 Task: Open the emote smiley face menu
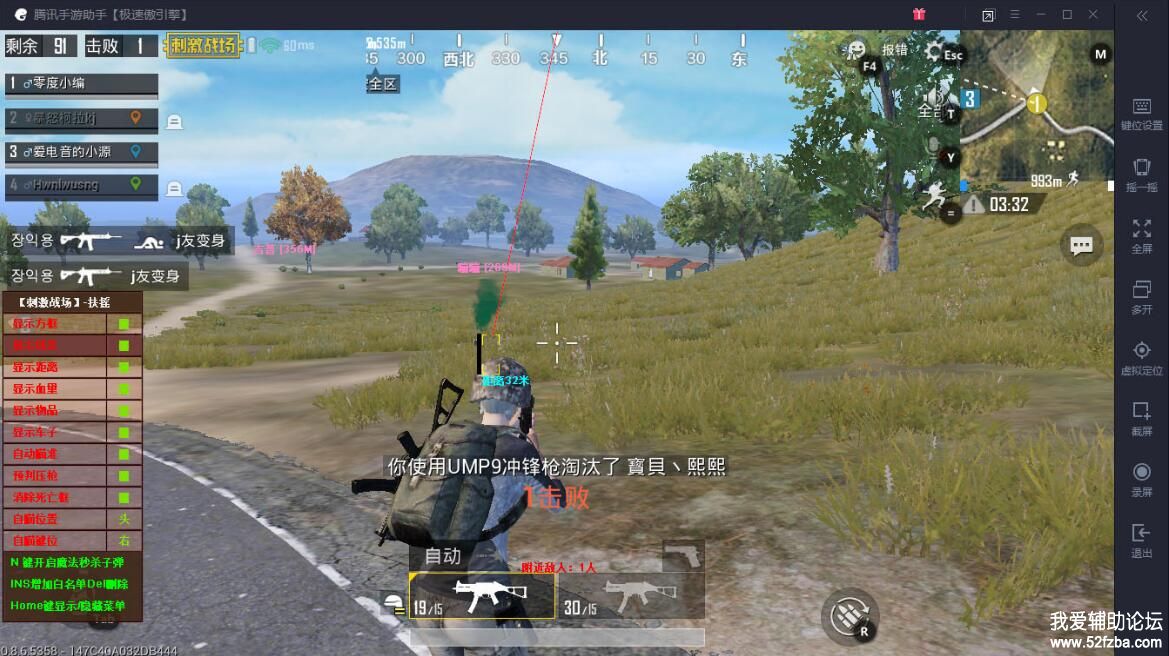856,50
